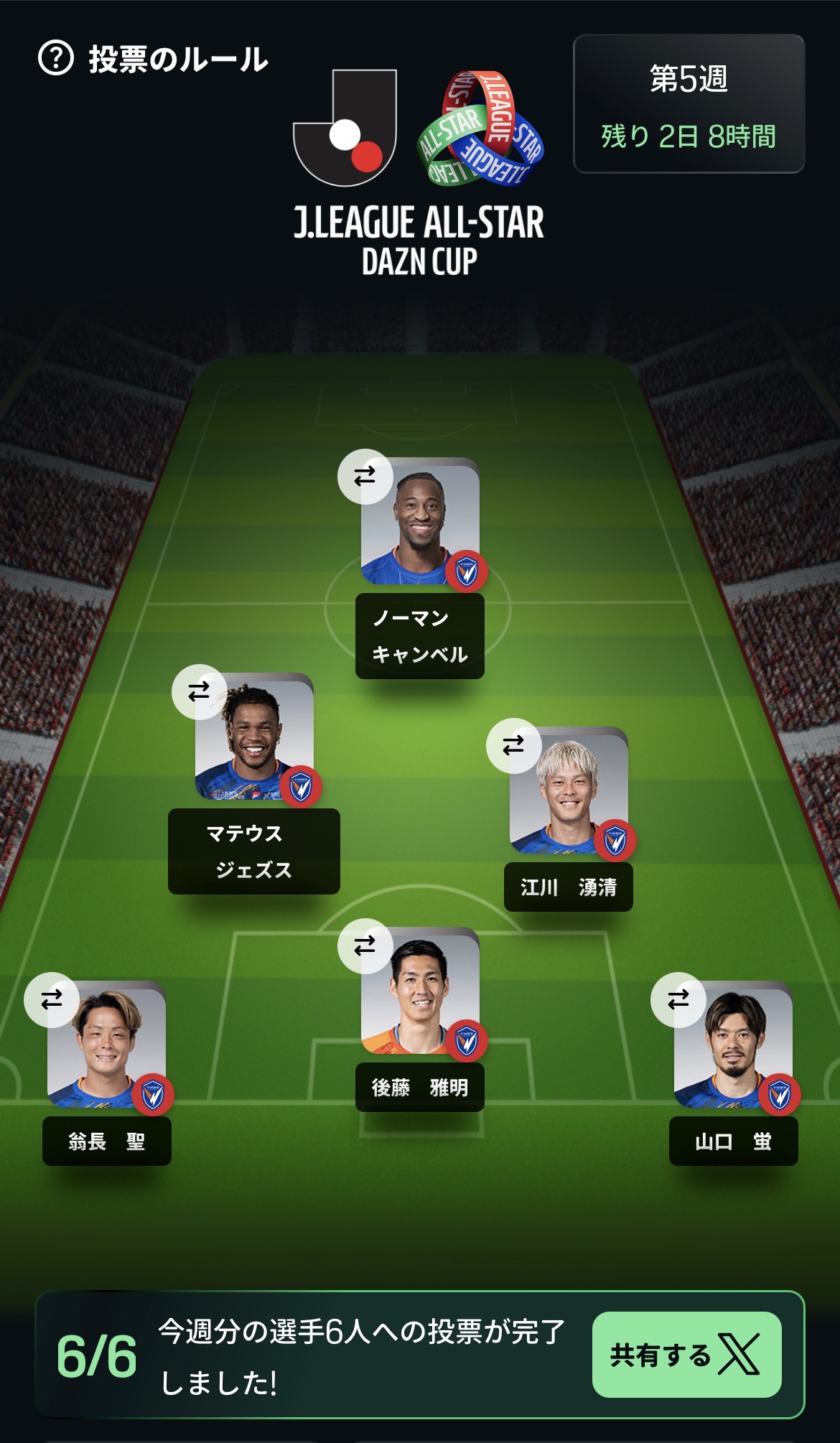Image resolution: width=840 pixels, height=1443 pixels.
Task: Change 翁長 聖 using the swap icon
Action: coord(52,999)
